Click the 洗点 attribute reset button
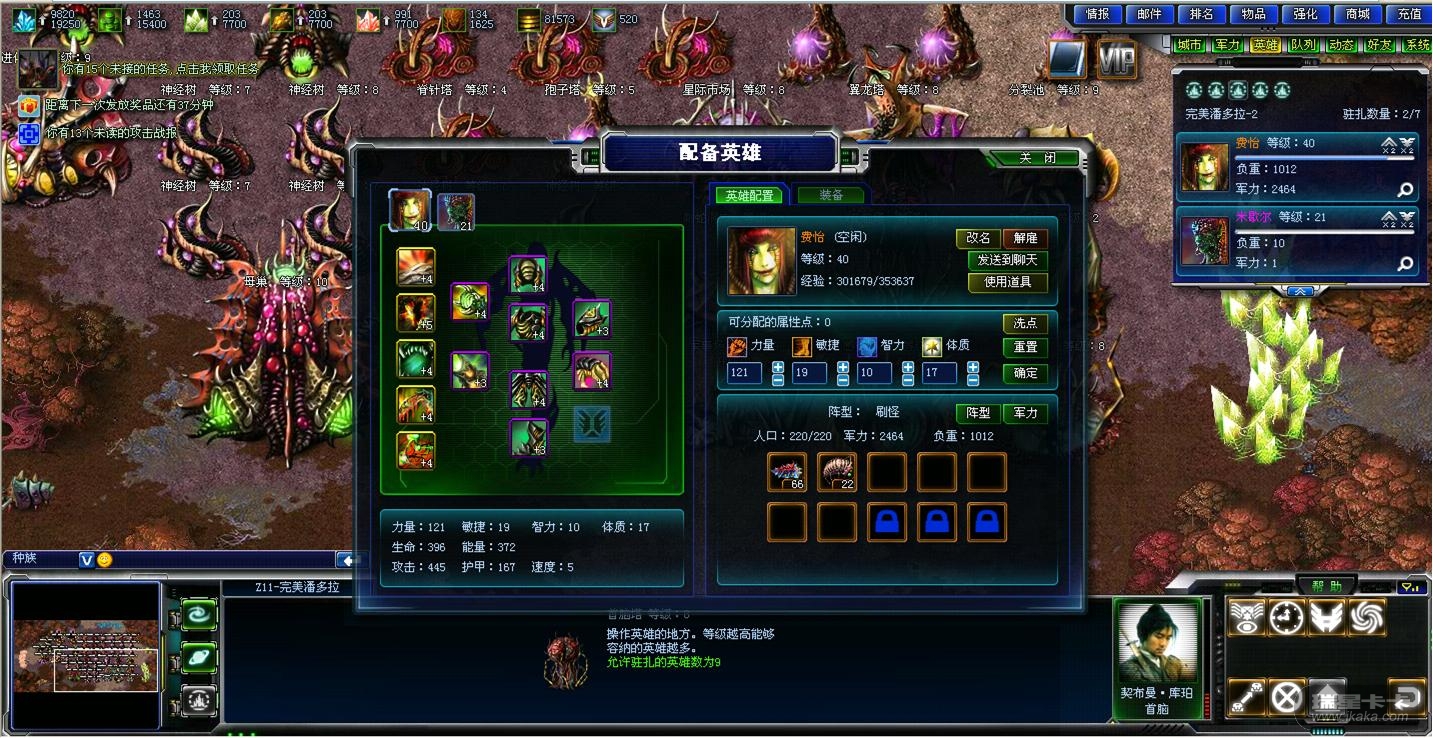This screenshot has width=1433, height=738. 1025,323
